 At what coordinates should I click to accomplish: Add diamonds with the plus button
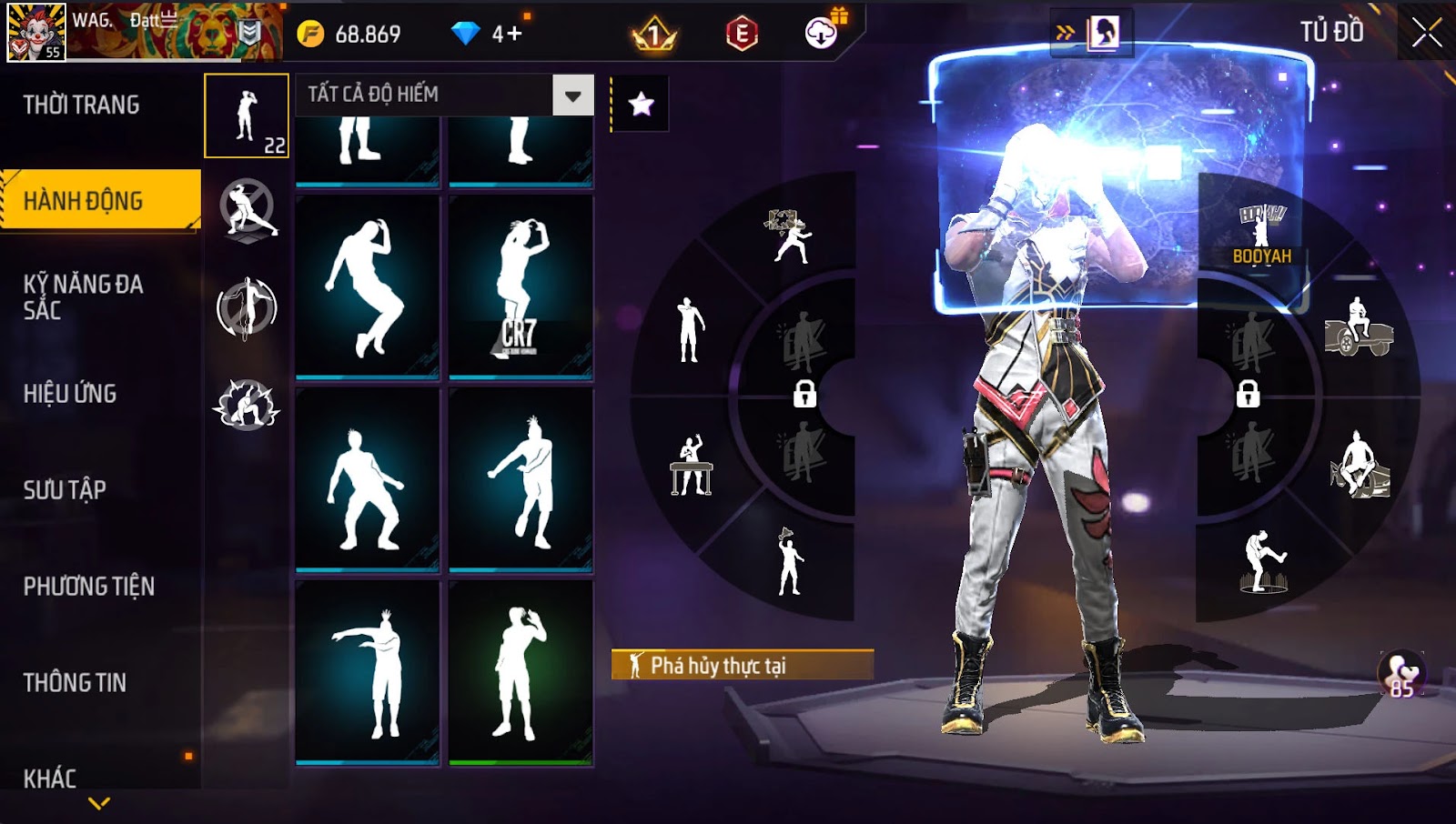click(x=515, y=35)
